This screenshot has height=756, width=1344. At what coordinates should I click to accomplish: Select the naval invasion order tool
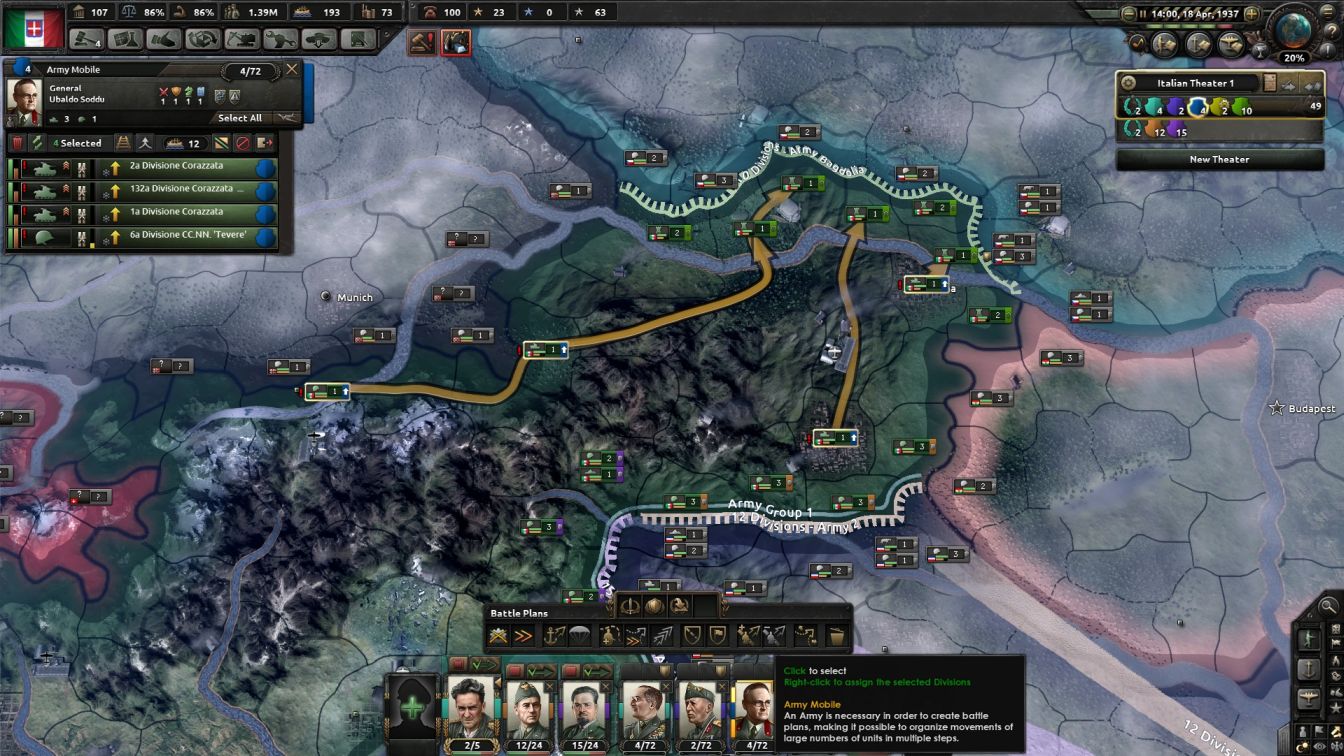(x=553, y=633)
